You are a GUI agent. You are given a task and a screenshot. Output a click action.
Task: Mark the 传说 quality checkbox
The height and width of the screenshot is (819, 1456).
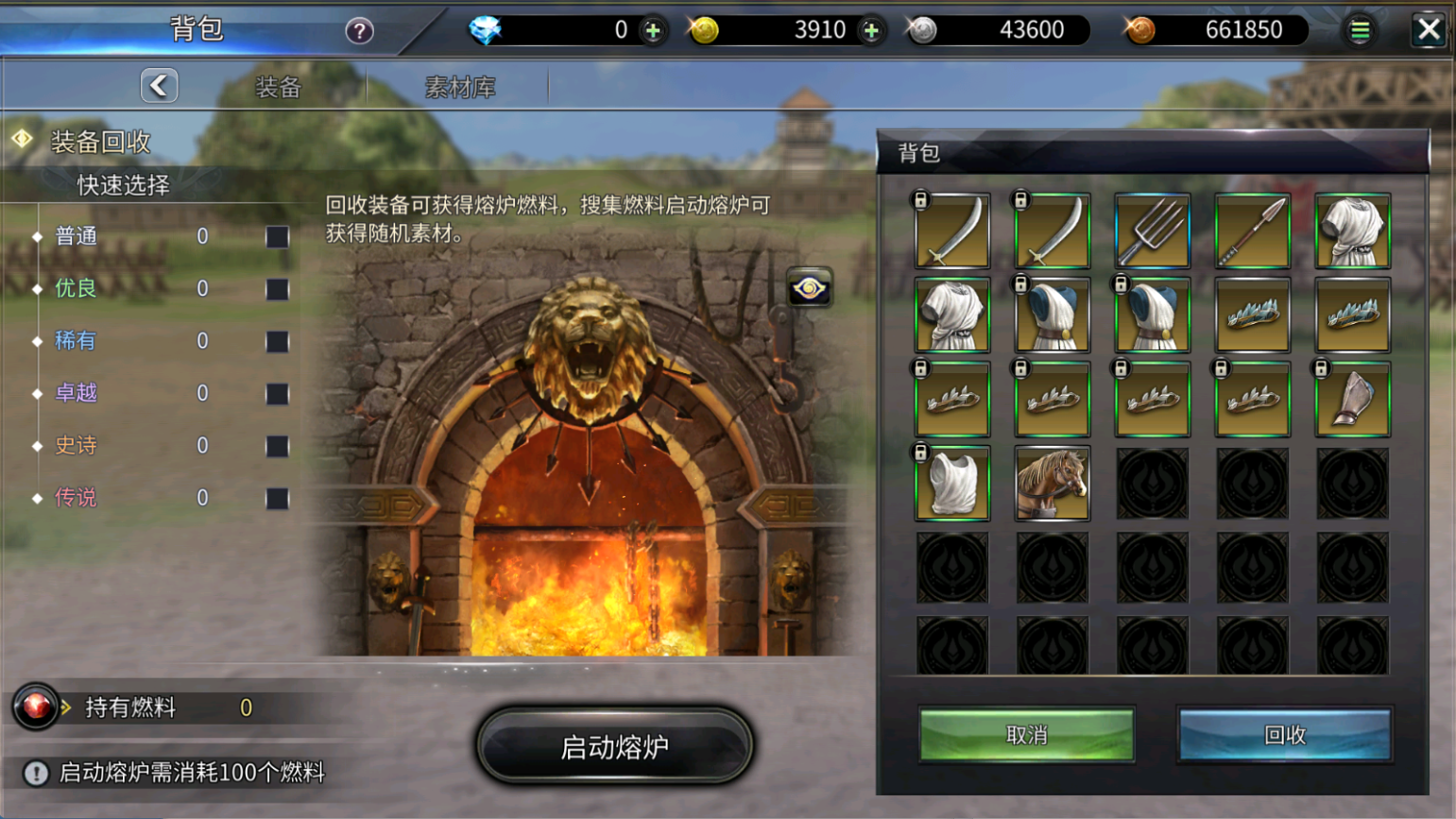point(277,498)
